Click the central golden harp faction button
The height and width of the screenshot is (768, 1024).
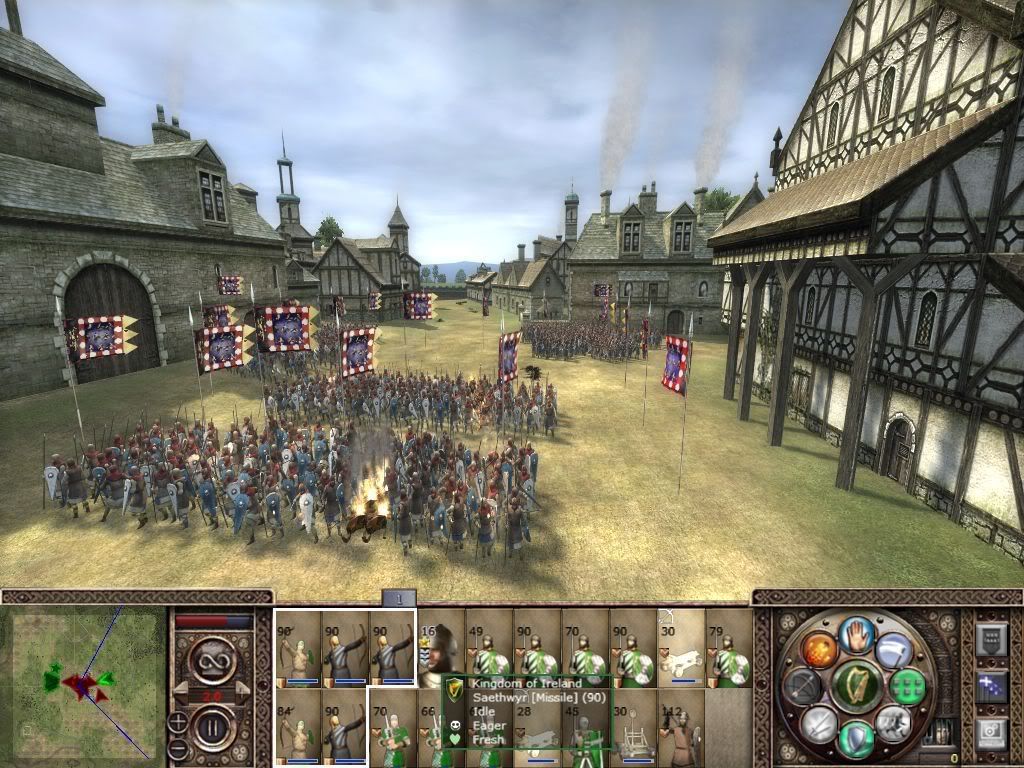coord(856,686)
